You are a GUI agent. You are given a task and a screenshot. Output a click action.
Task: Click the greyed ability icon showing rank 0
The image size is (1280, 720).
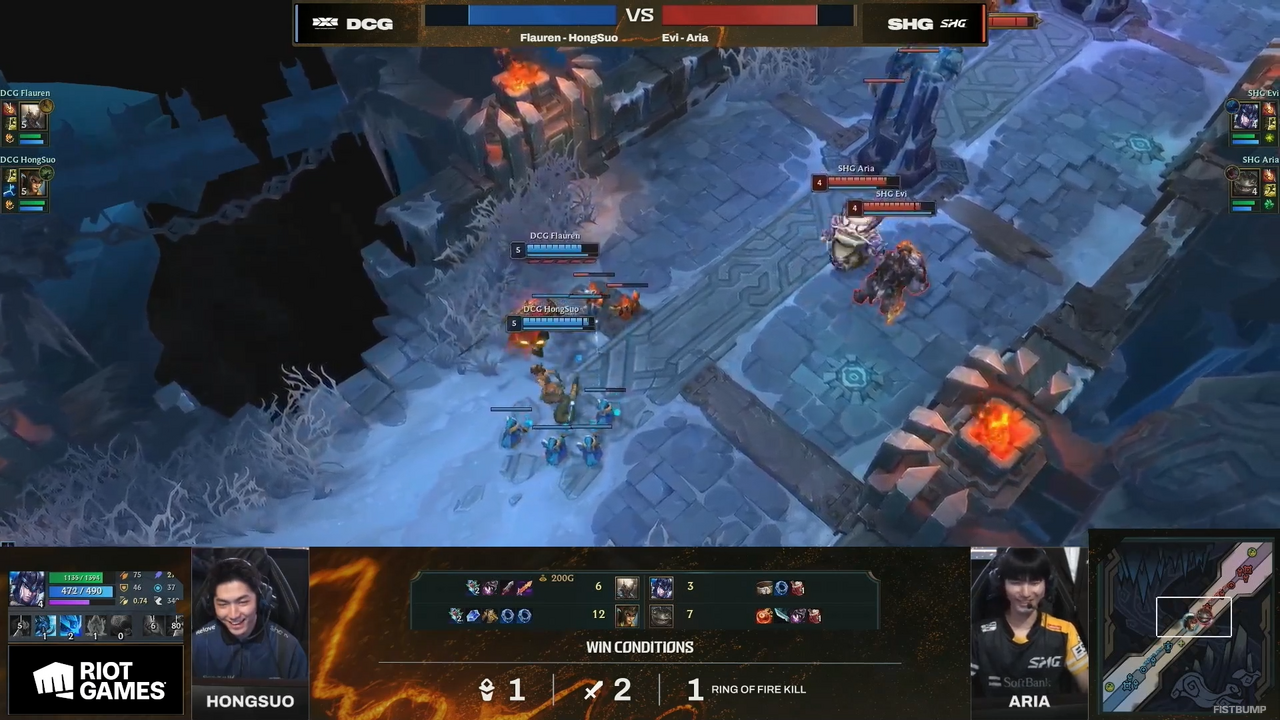pyautogui.click(x=120, y=627)
